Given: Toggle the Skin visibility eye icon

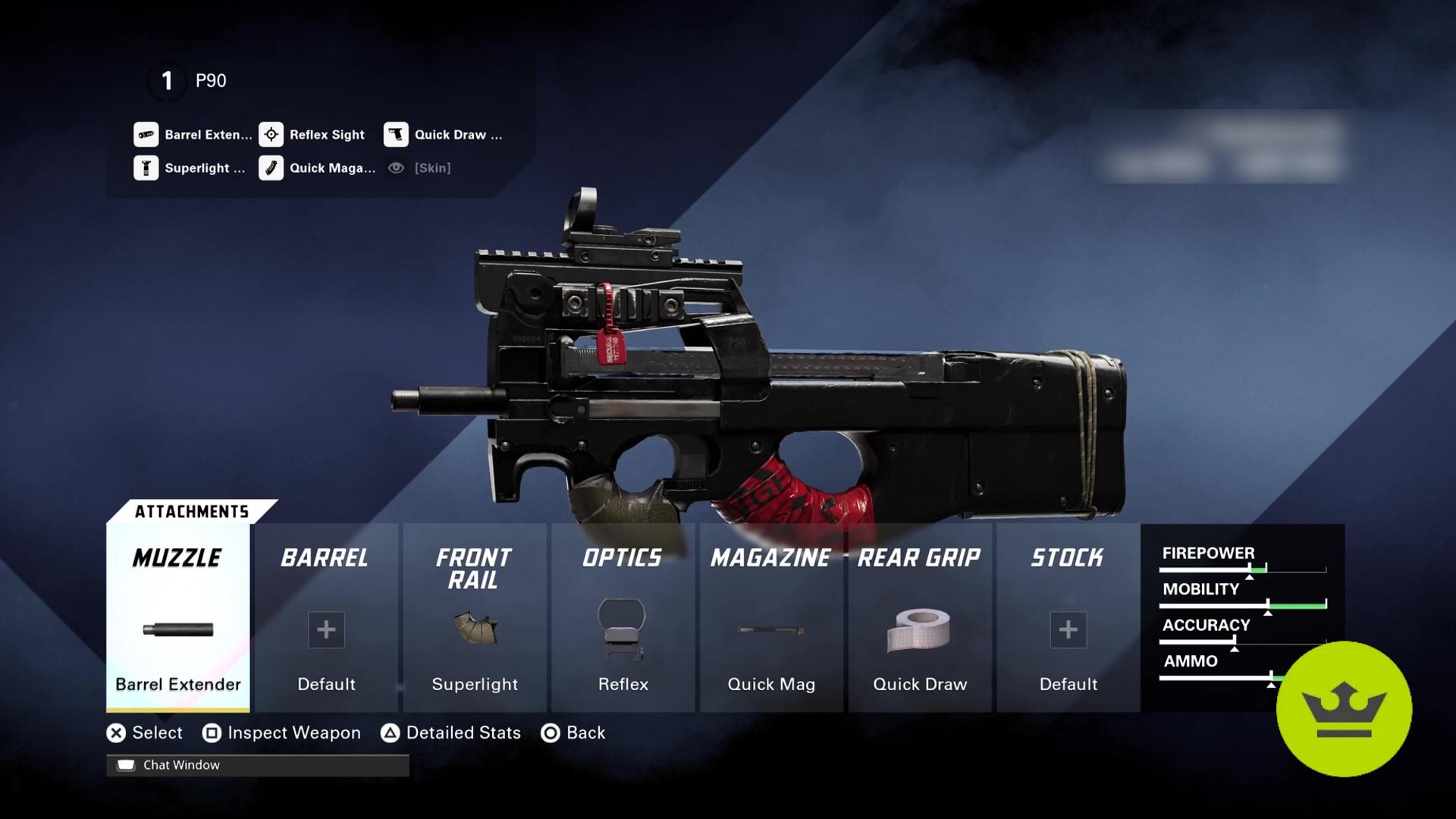Looking at the screenshot, I should click(395, 168).
